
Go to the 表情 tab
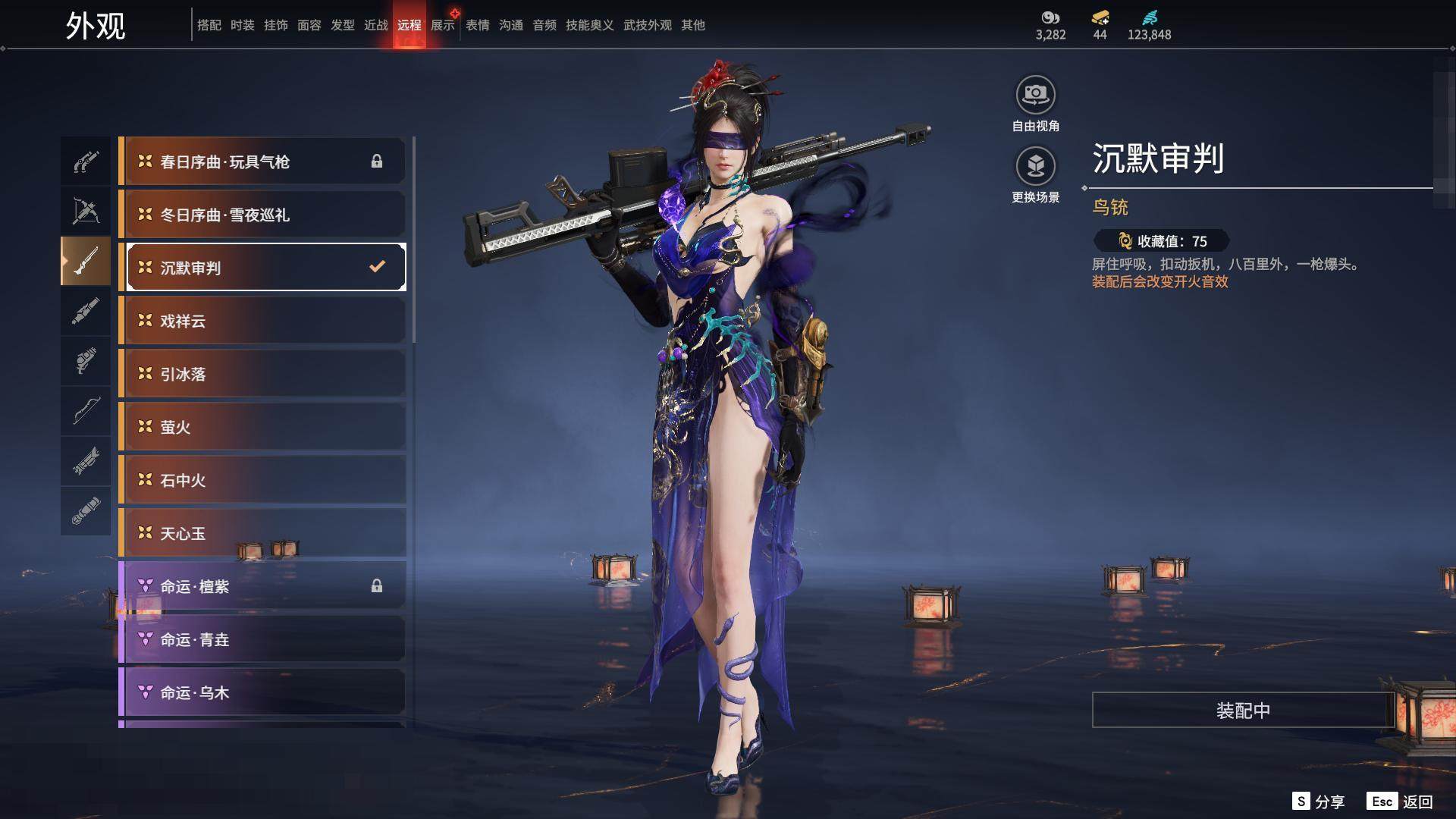point(478,25)
